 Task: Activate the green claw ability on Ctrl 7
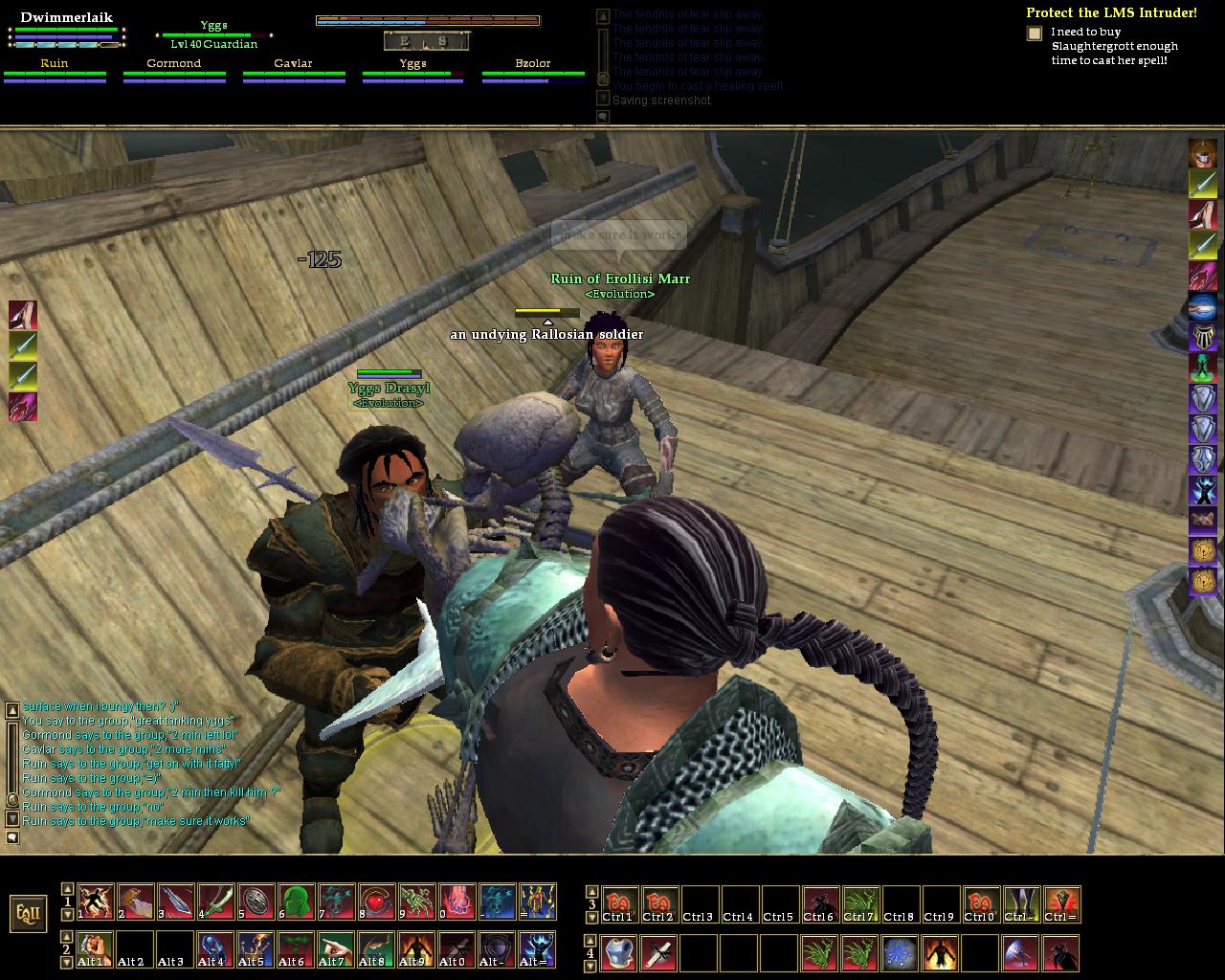pyautogui.click(x=859, y=903)
